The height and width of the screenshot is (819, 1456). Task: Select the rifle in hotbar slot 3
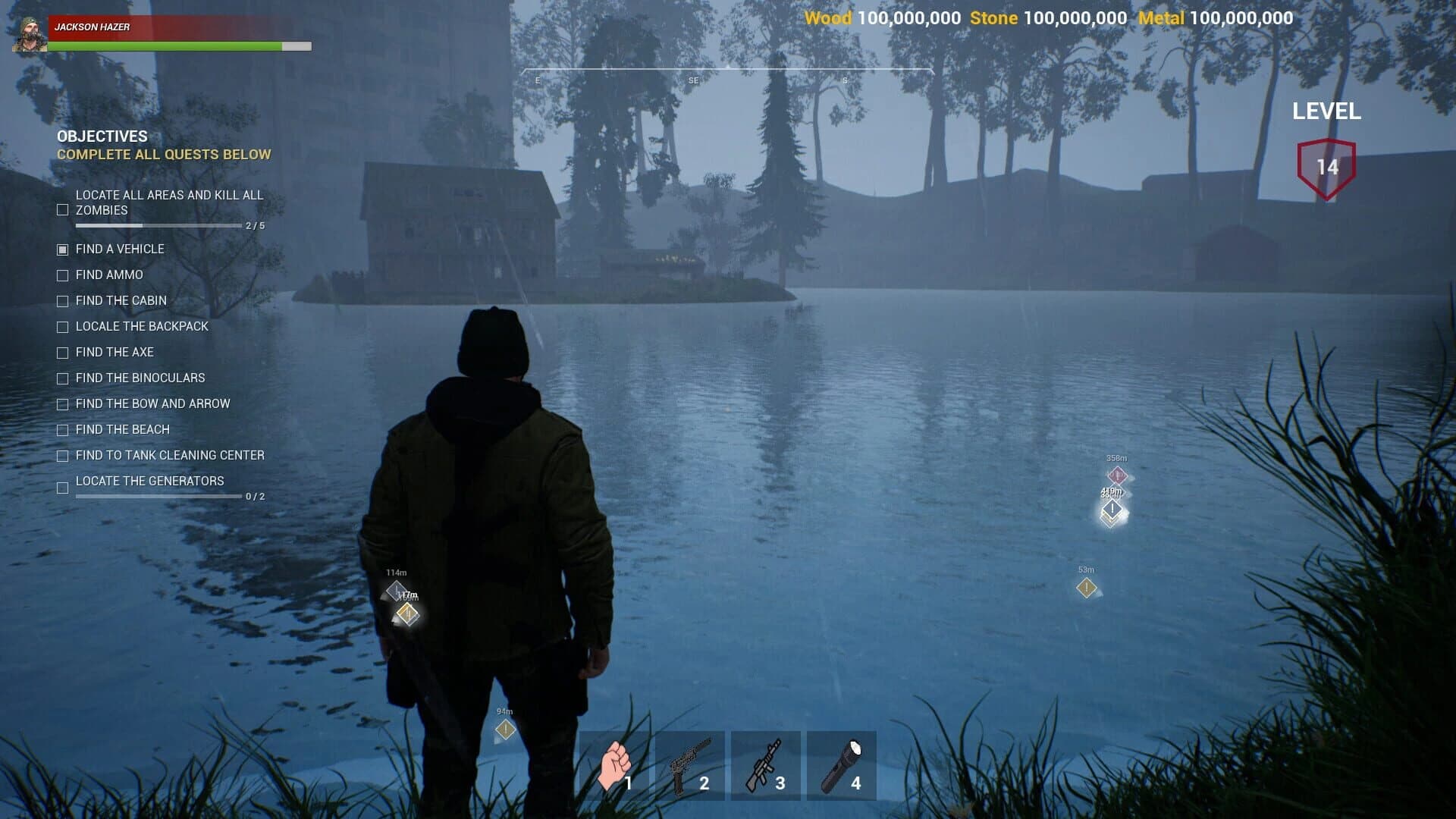(765, 764)
